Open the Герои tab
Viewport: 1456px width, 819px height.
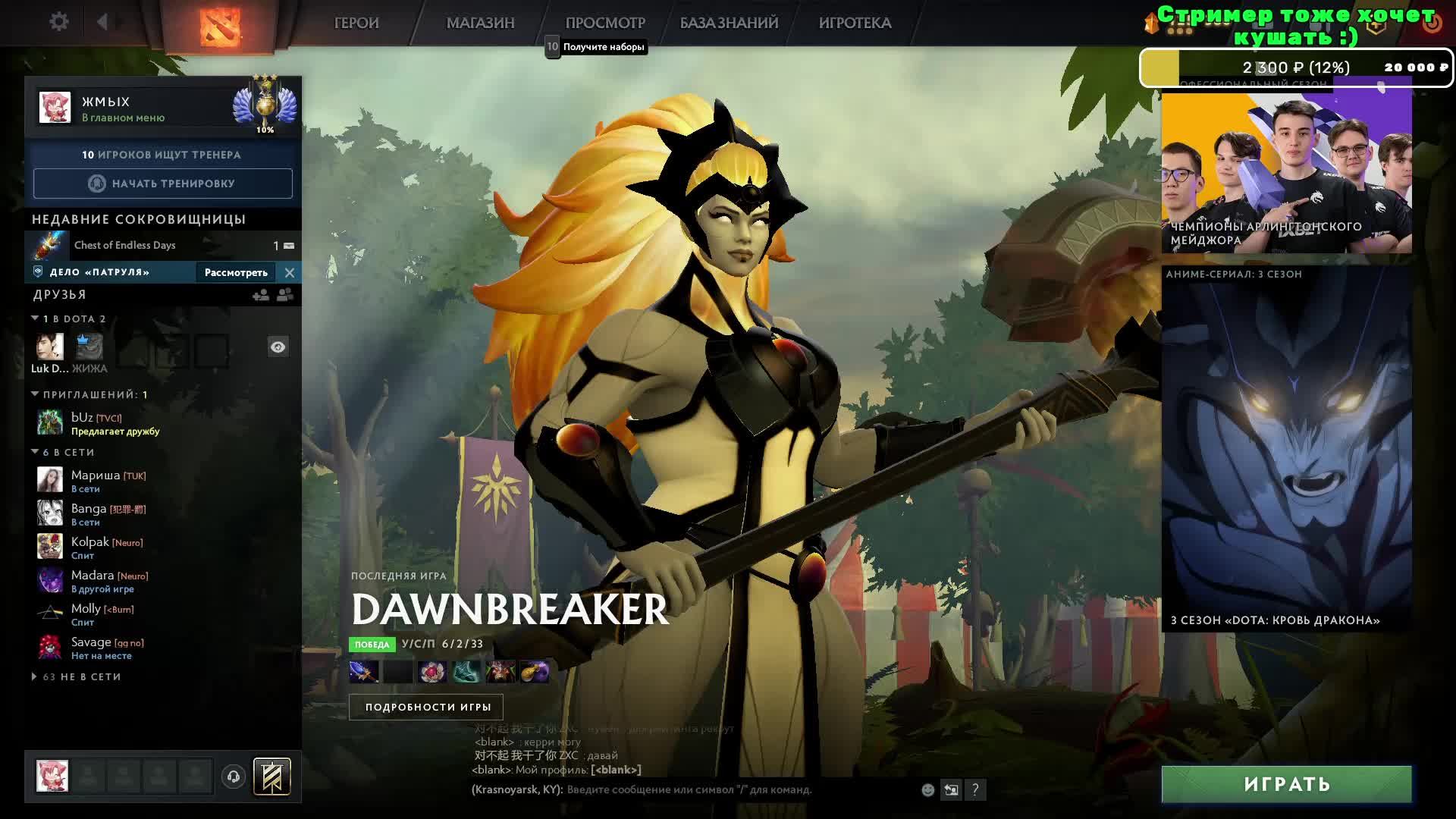[x=356, y=24]
